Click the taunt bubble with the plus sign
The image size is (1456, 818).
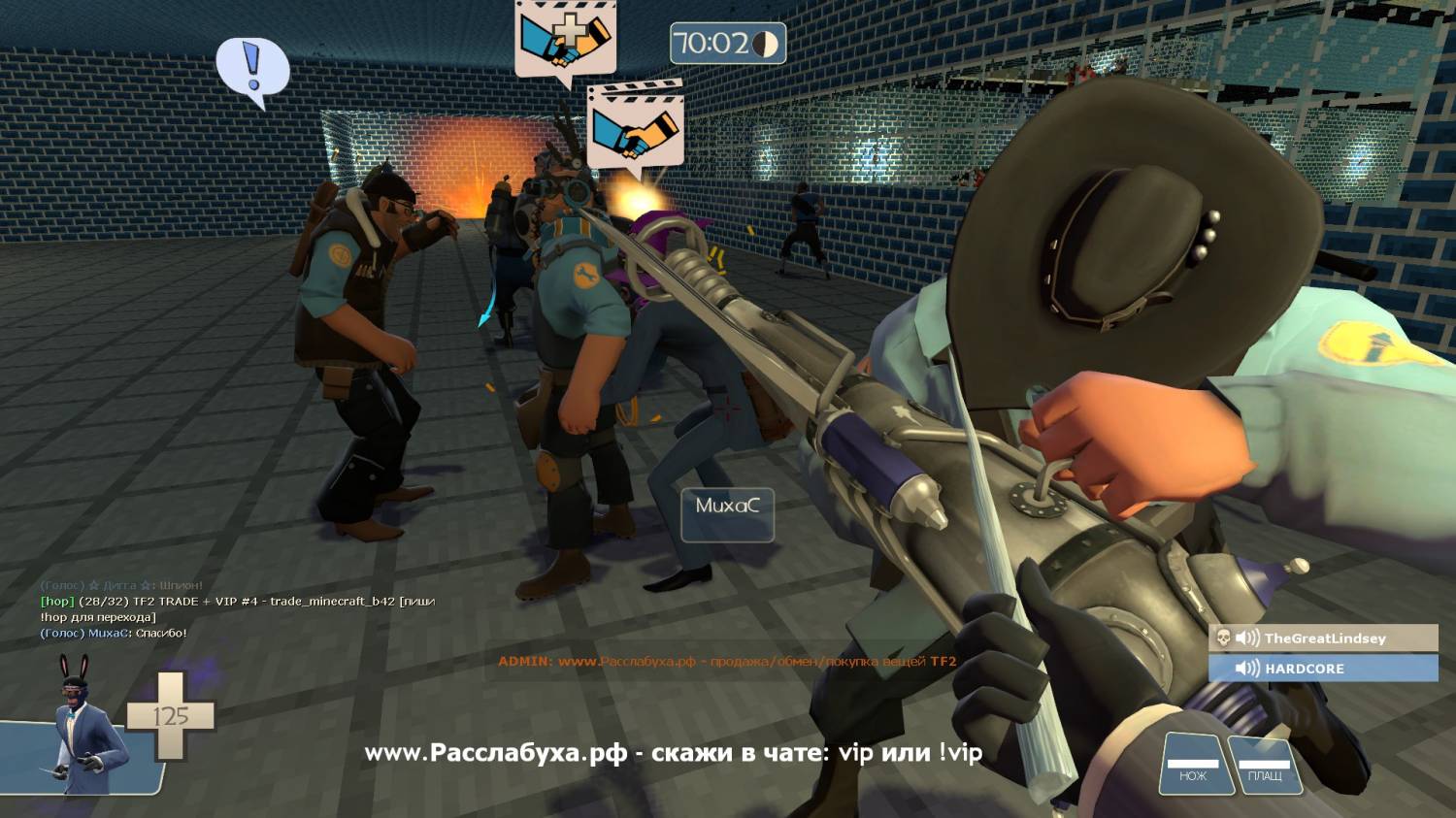tap(565, 39)
